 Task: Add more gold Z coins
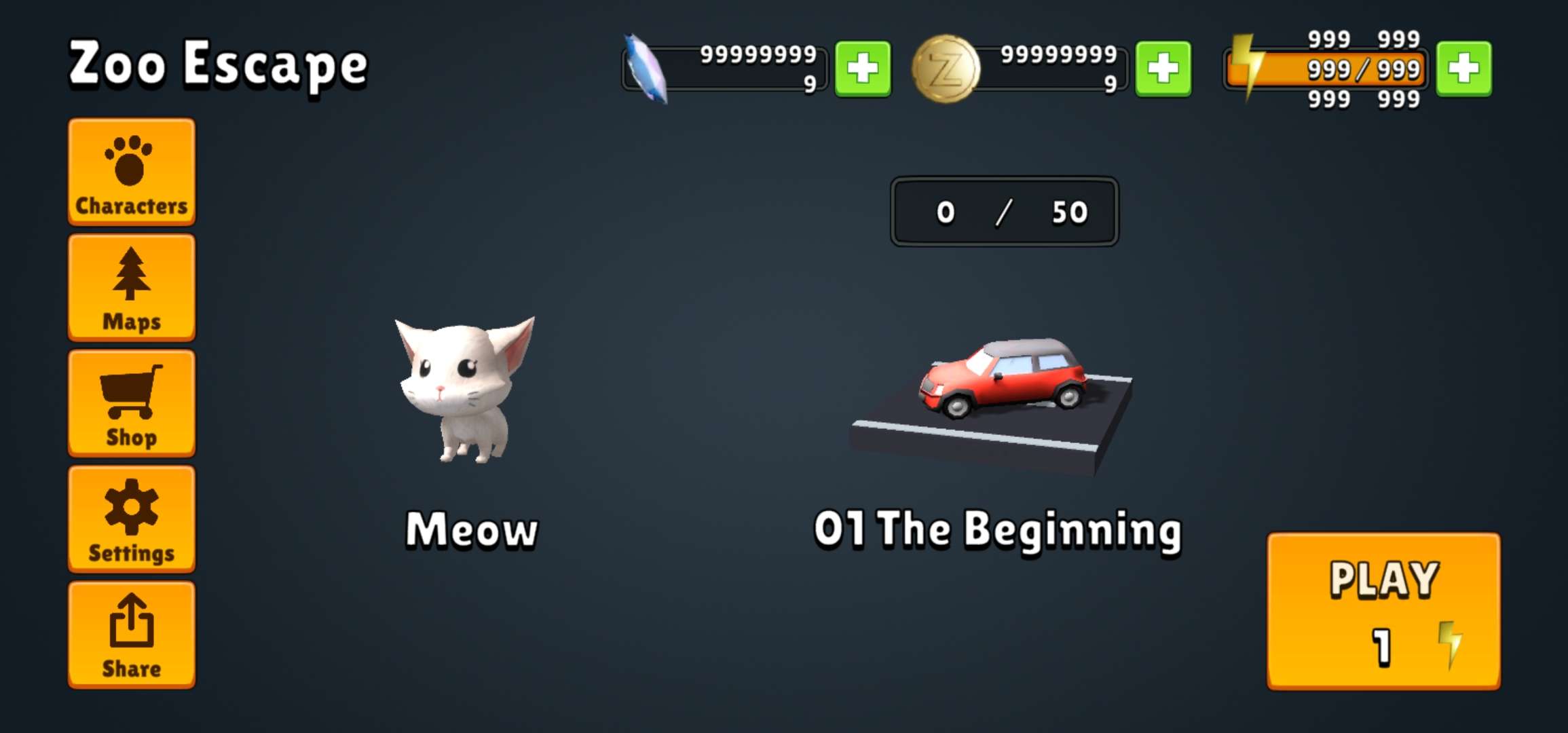[1163, 69]
